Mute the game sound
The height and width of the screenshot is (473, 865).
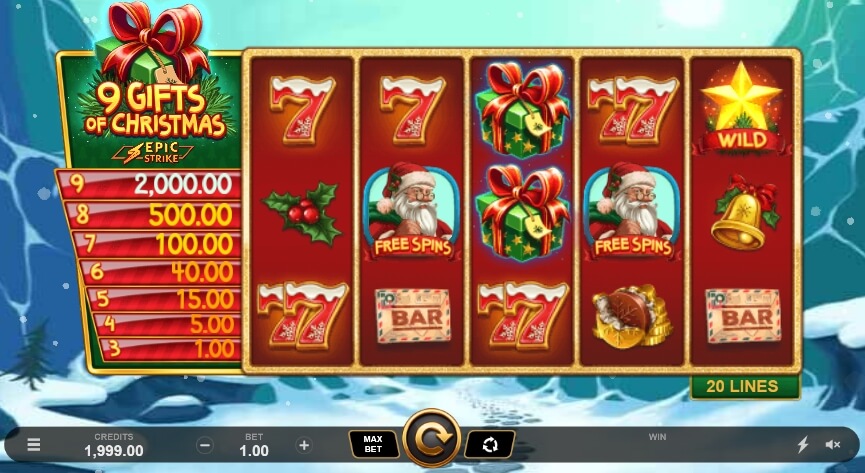point(832,445)
